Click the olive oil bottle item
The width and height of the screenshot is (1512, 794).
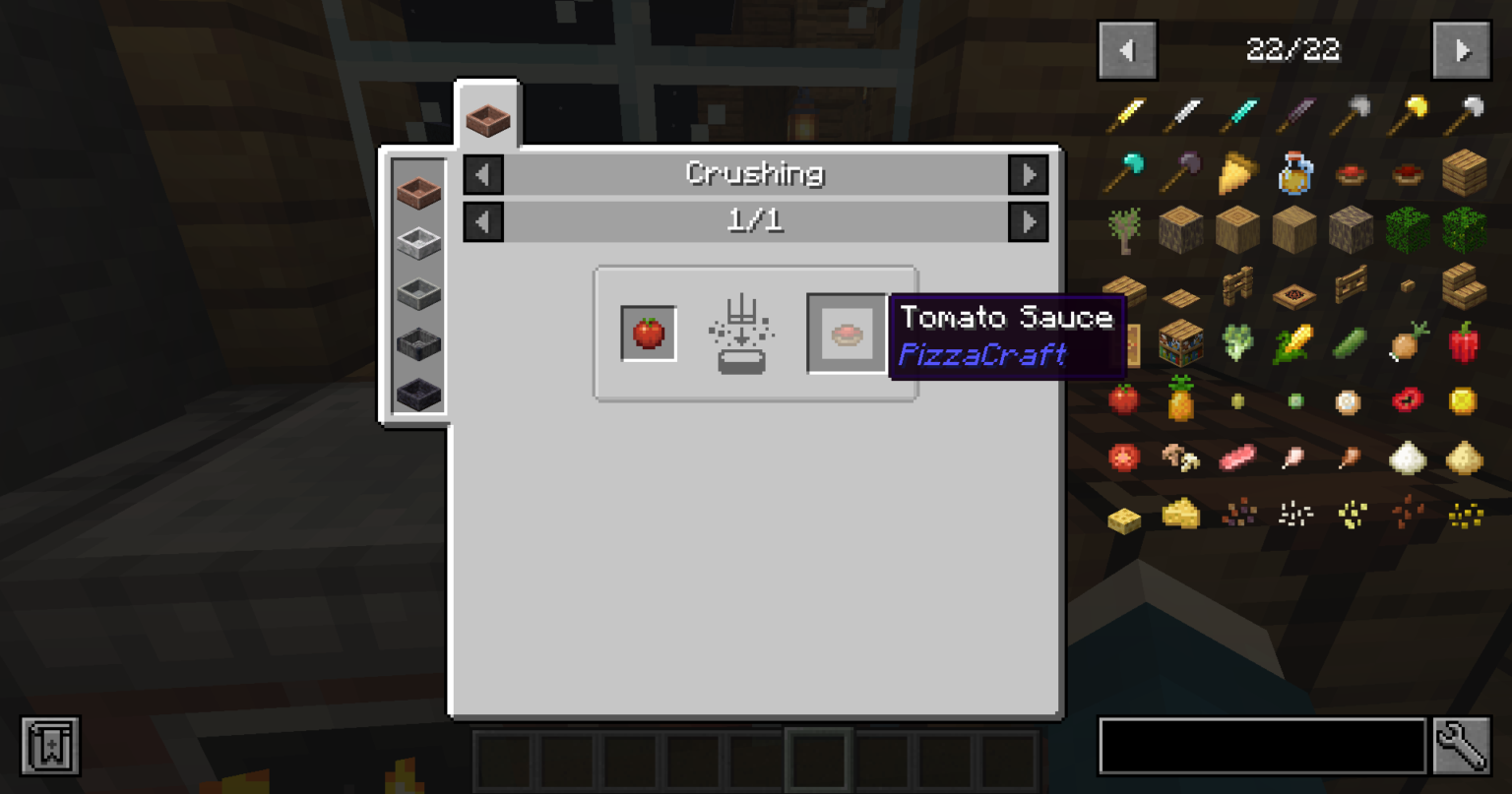click(1293, 172)
